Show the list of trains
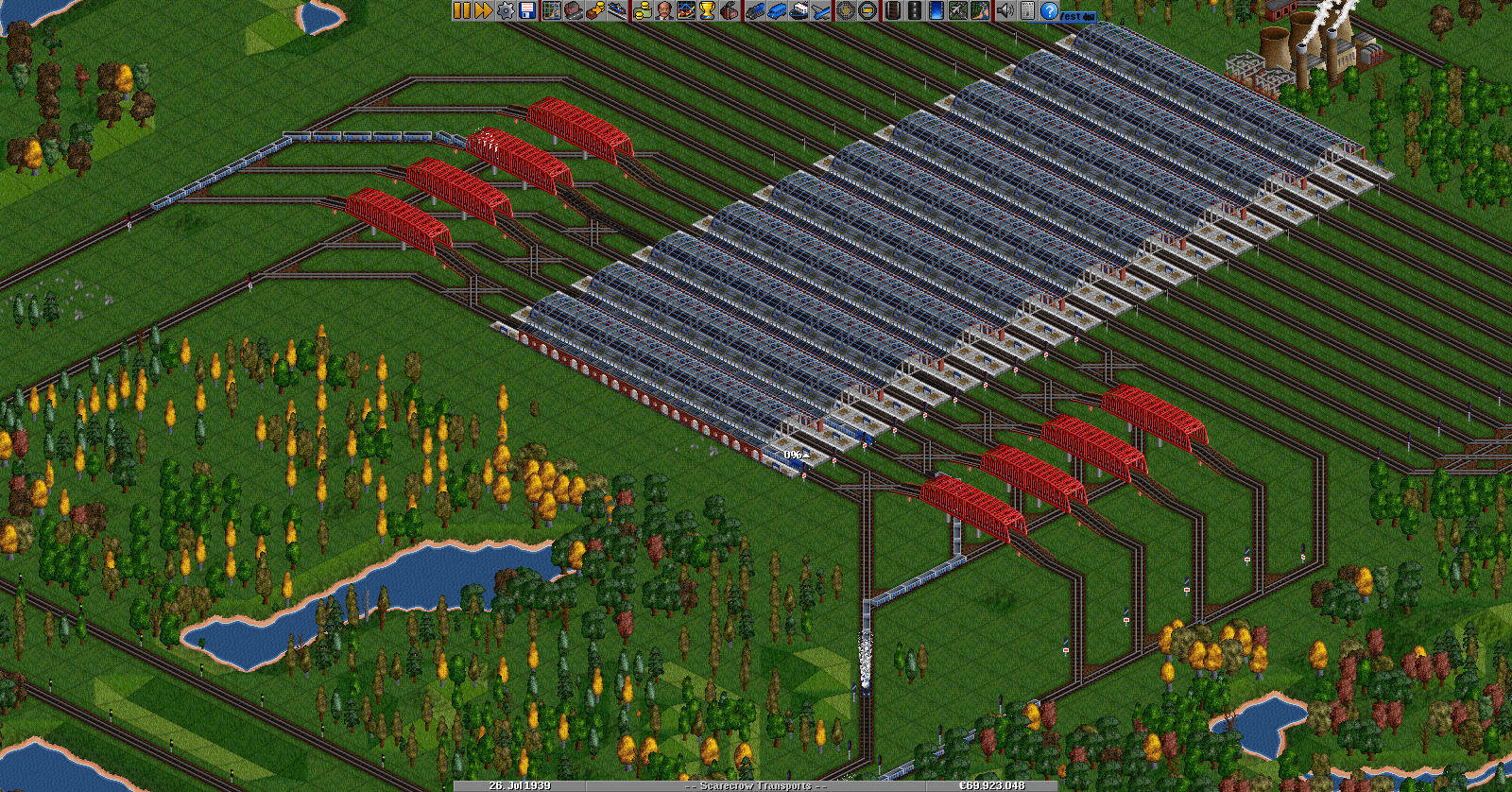Screen dimensions: 1512x792 (754, 10)
